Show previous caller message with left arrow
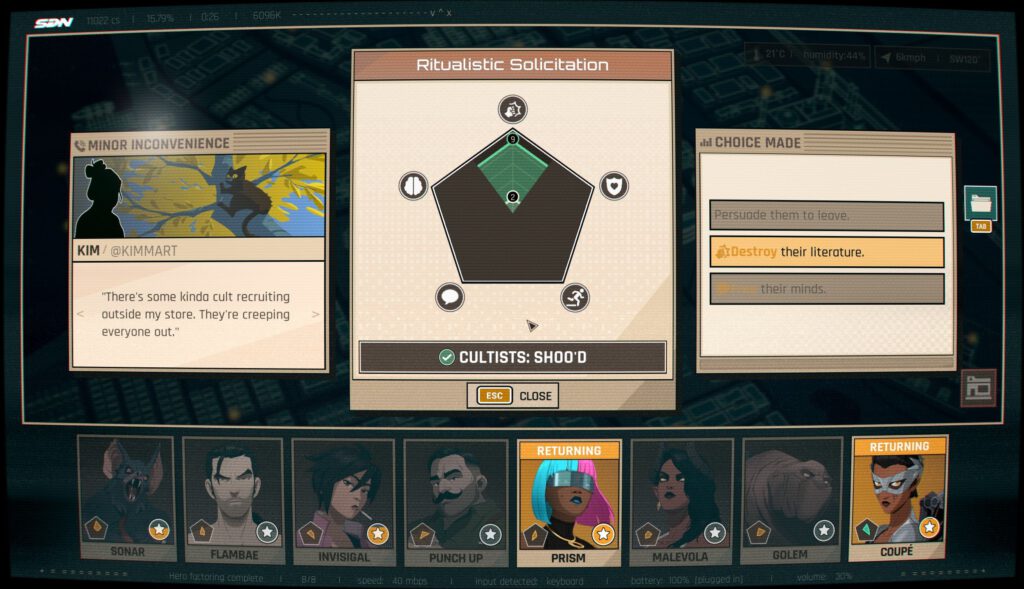The height and width of the screenshot is (589, 1024). coord(82,314)
